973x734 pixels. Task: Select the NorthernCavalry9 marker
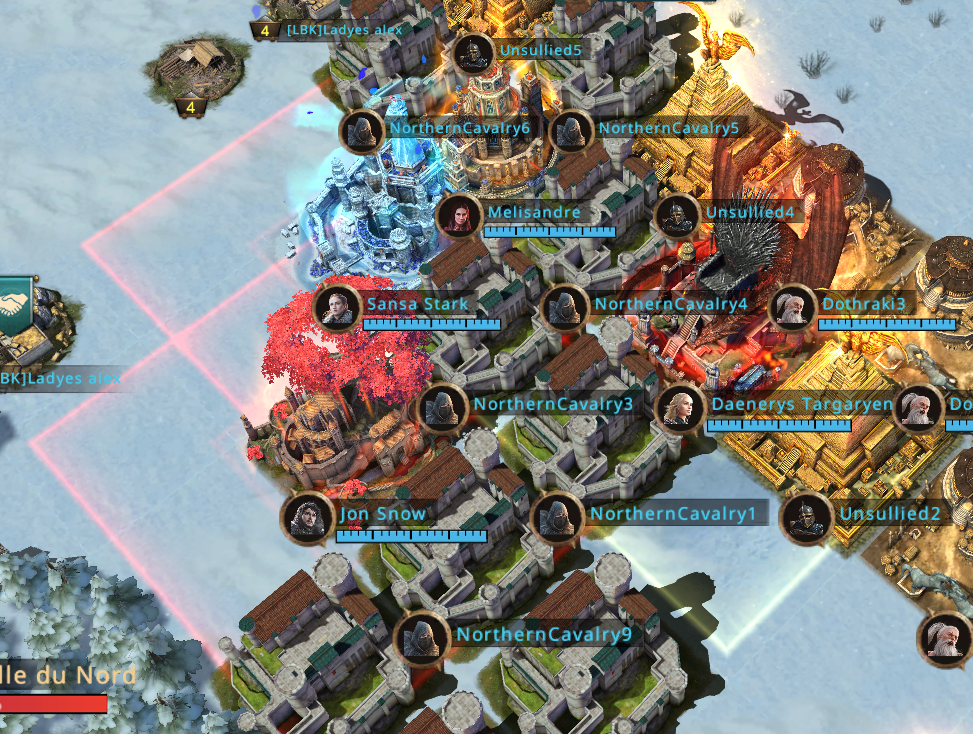pos(421,637)
